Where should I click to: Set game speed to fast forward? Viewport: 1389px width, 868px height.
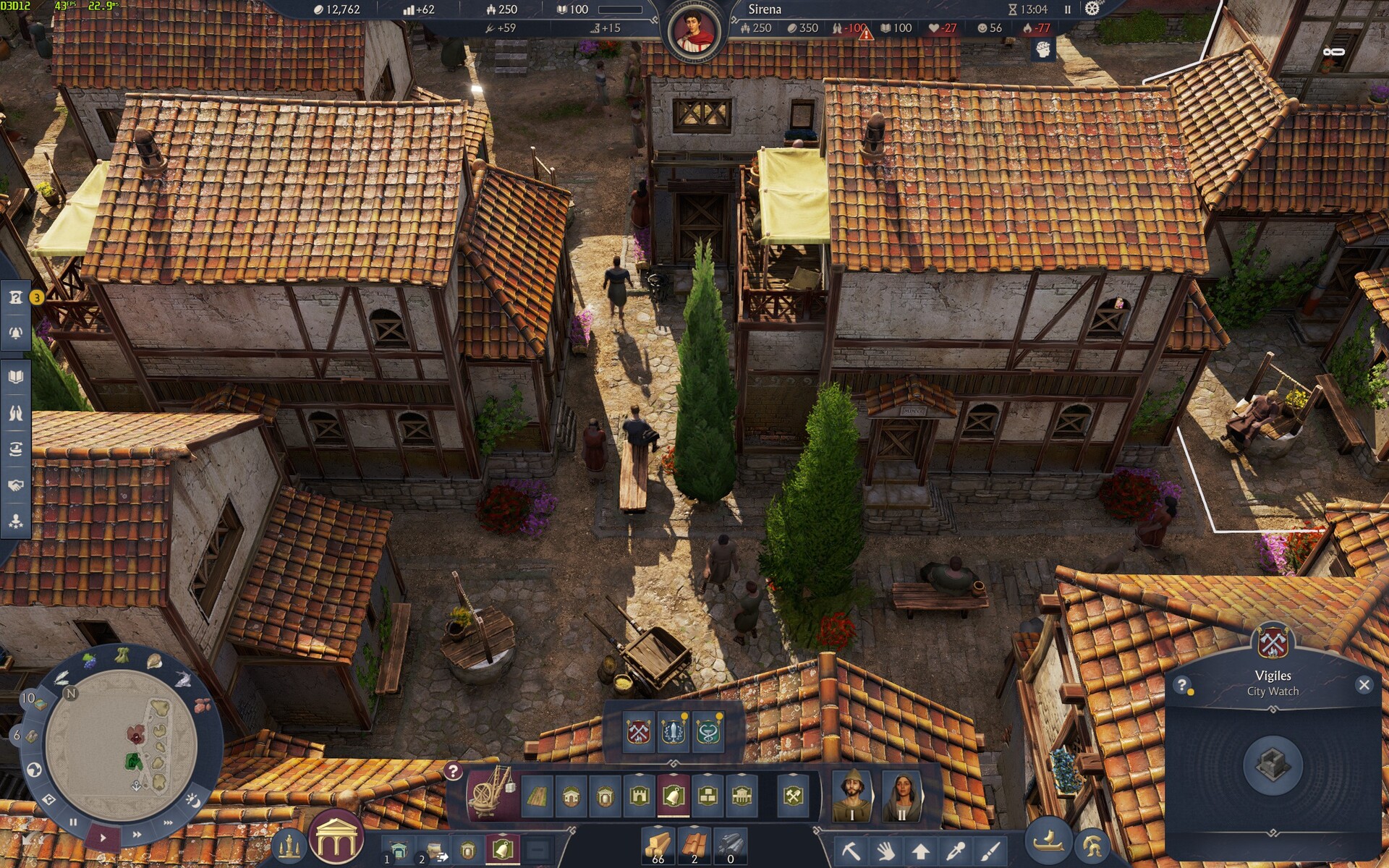[137, 835]
